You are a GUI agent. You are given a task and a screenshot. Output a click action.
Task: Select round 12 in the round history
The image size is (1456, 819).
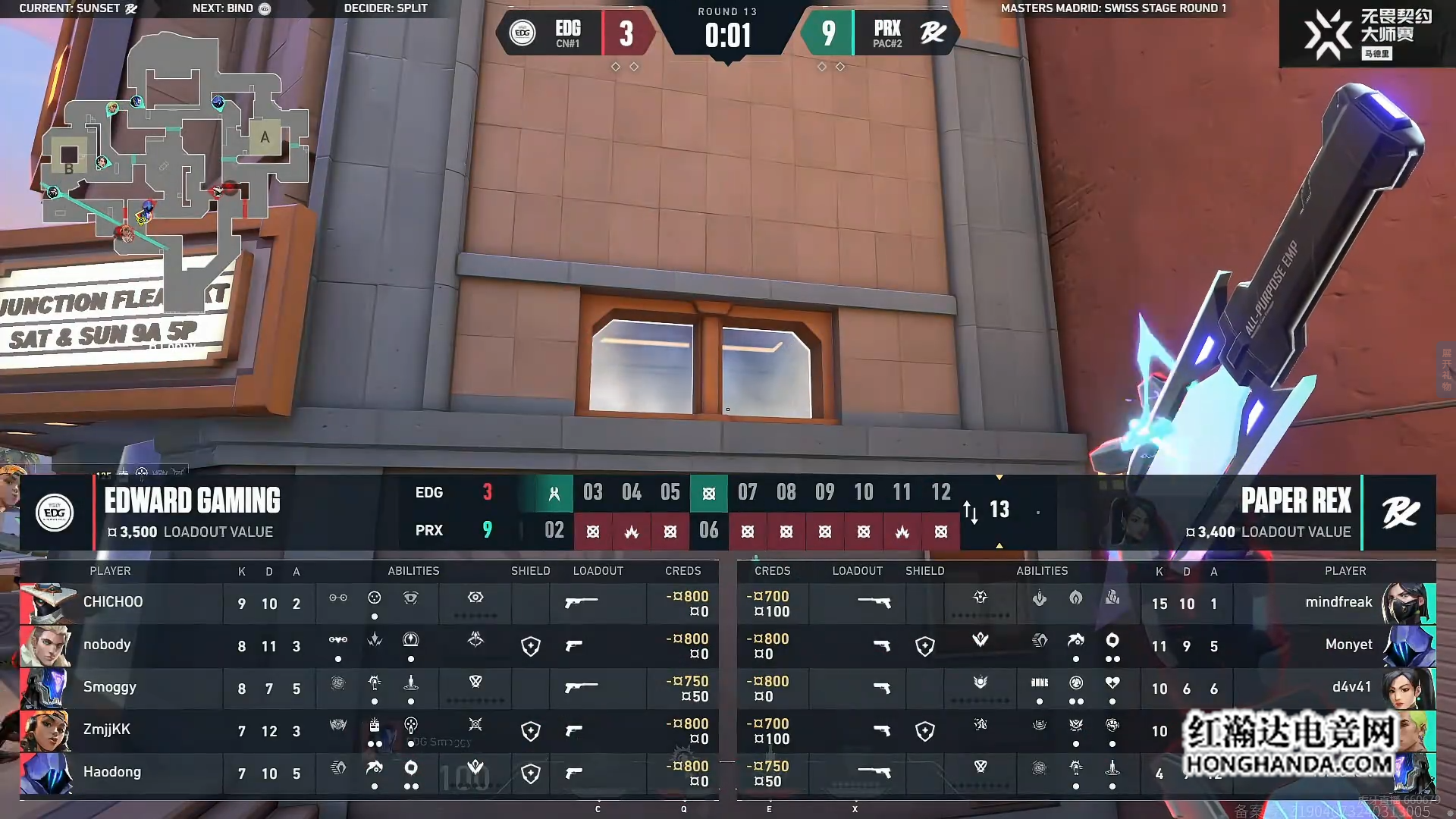(940, 493)
